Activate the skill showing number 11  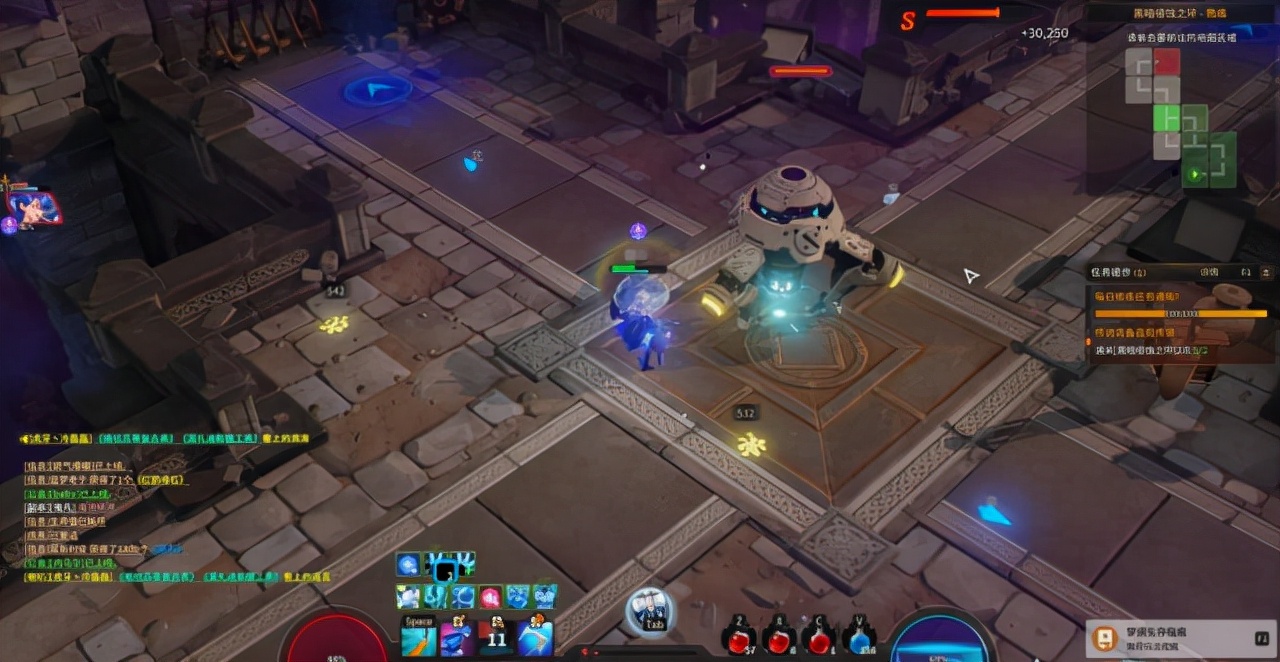[x=496, y=637]
